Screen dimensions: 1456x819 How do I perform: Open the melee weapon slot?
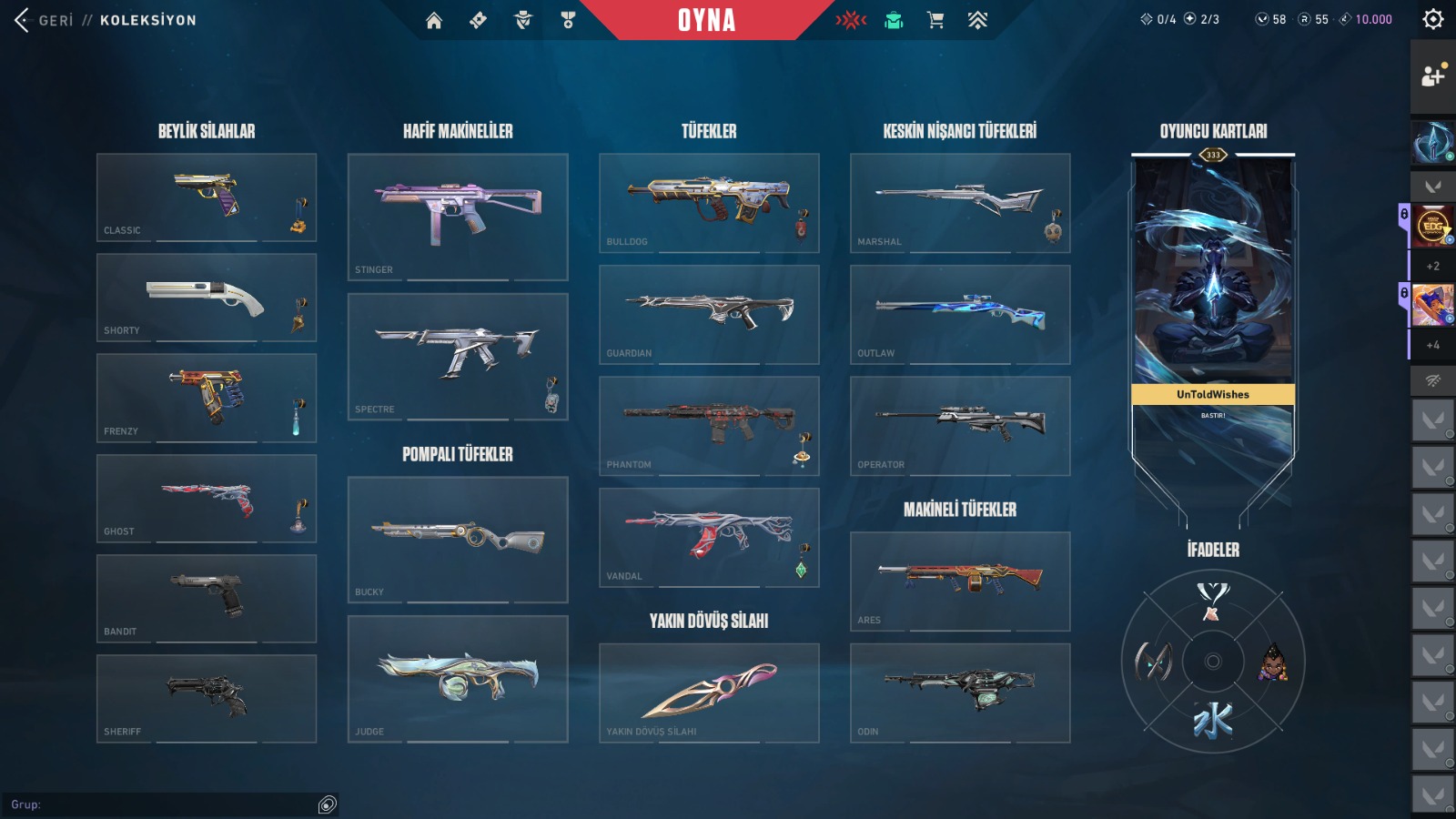pyautogui.click(x=709, y=693)
